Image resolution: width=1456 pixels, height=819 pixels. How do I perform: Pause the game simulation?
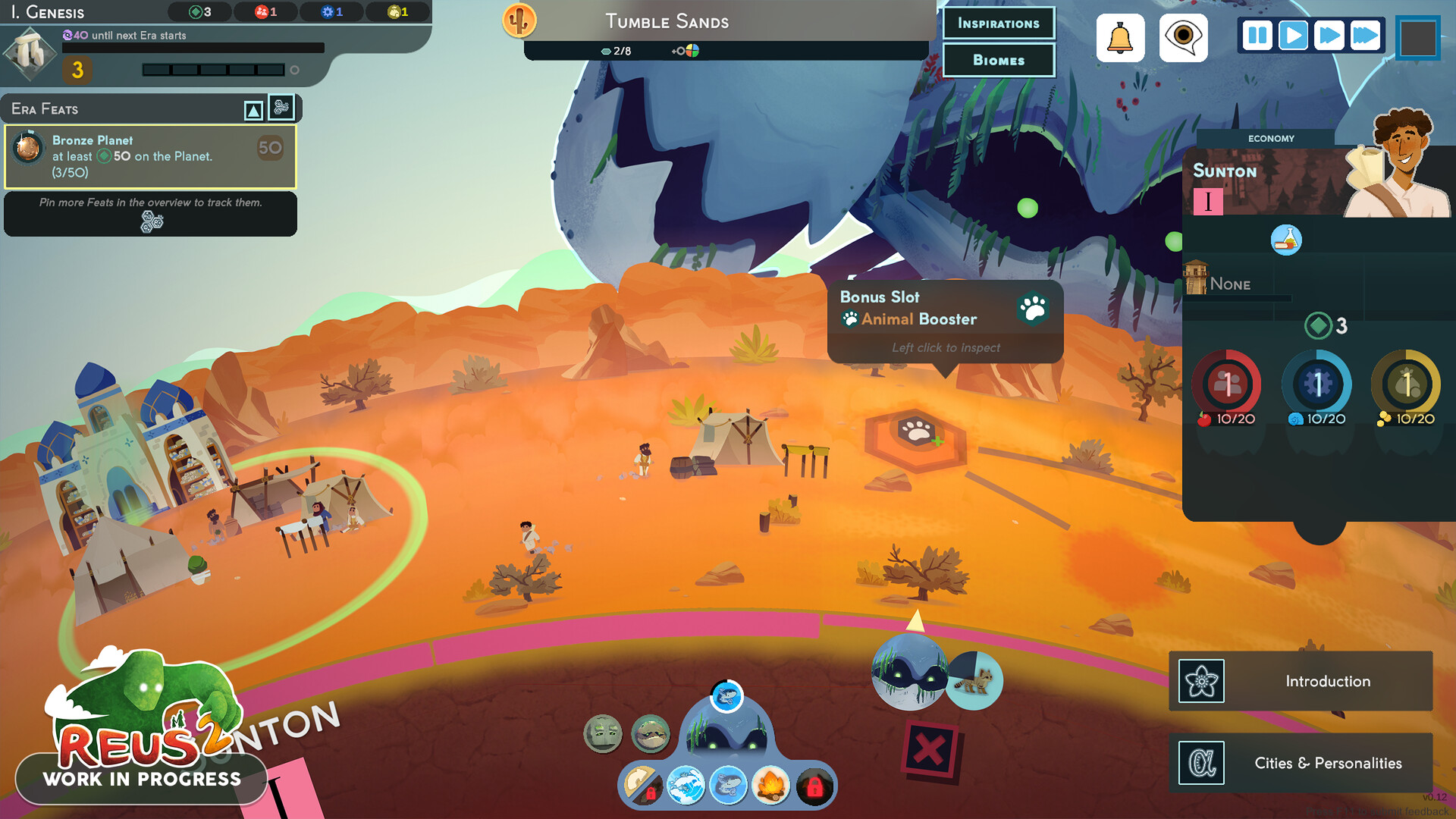1256,34
